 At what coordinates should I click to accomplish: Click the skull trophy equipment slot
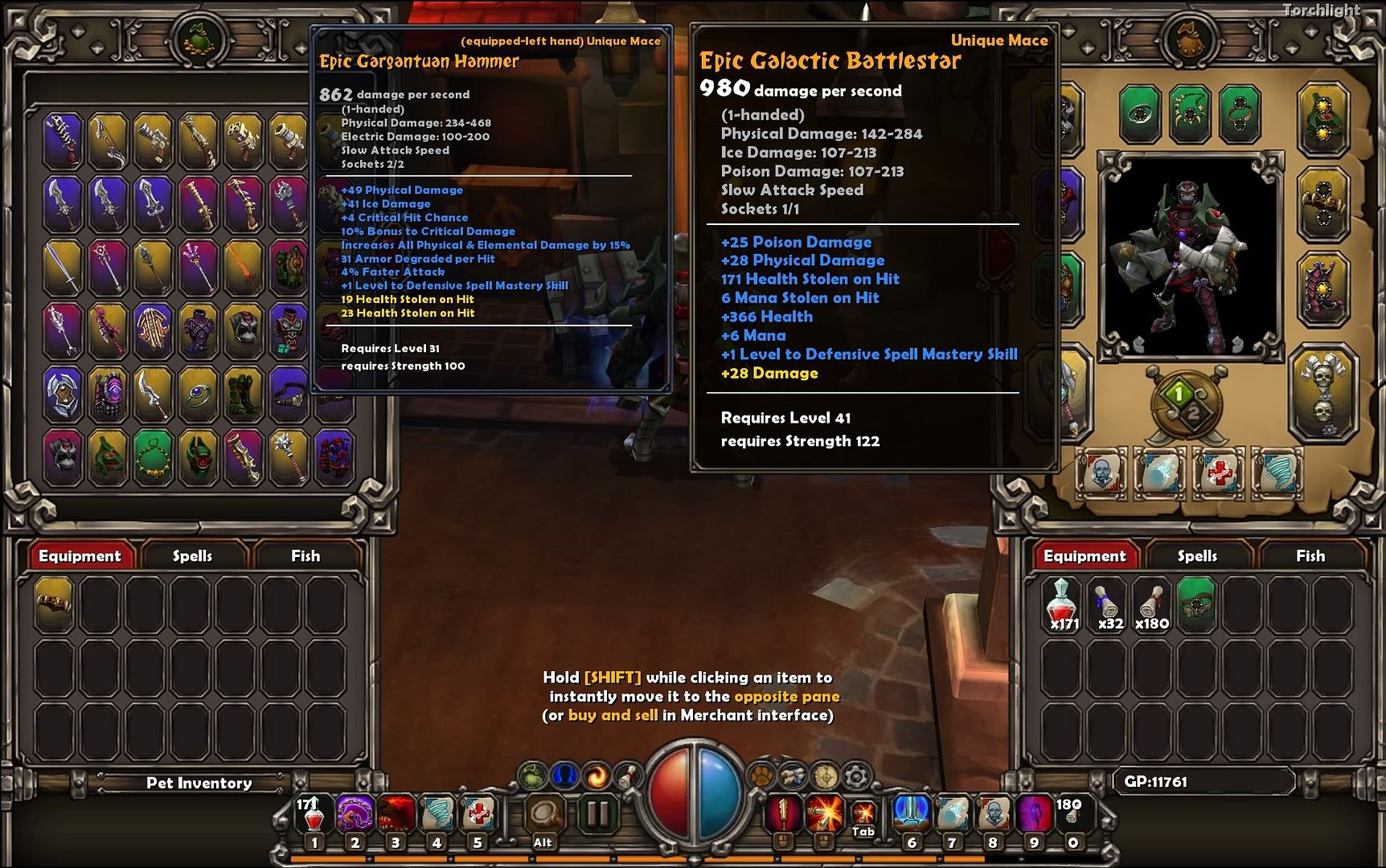1322,391
